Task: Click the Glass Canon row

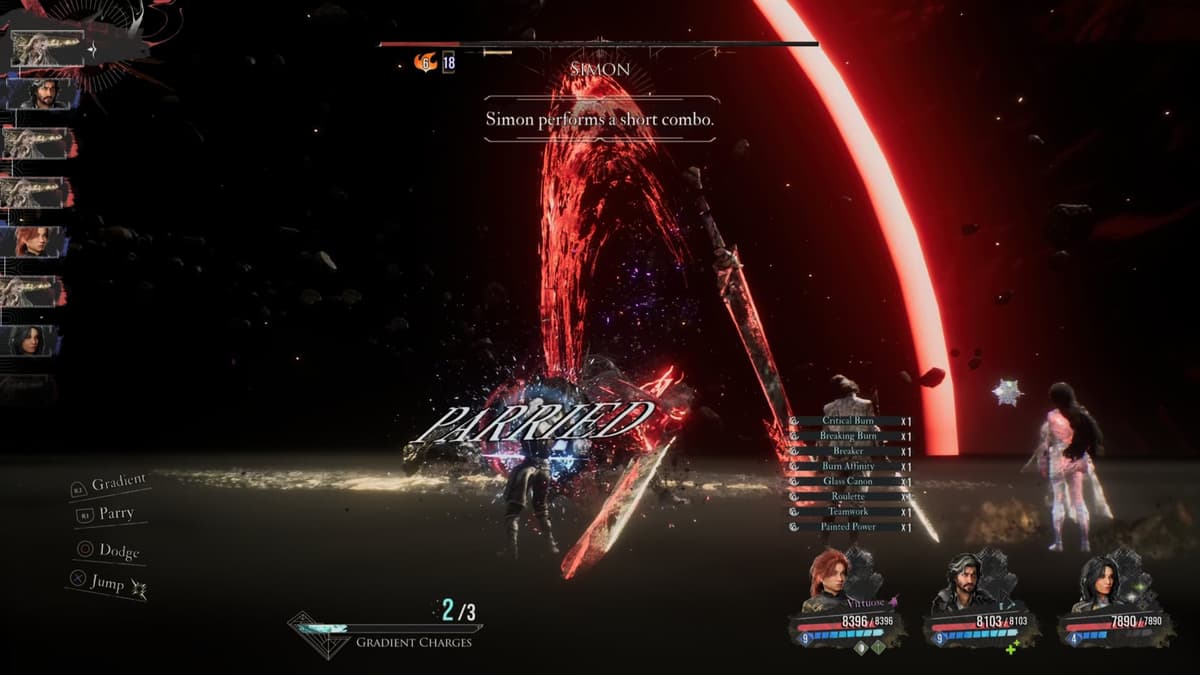Action: [x=848, y=481]
